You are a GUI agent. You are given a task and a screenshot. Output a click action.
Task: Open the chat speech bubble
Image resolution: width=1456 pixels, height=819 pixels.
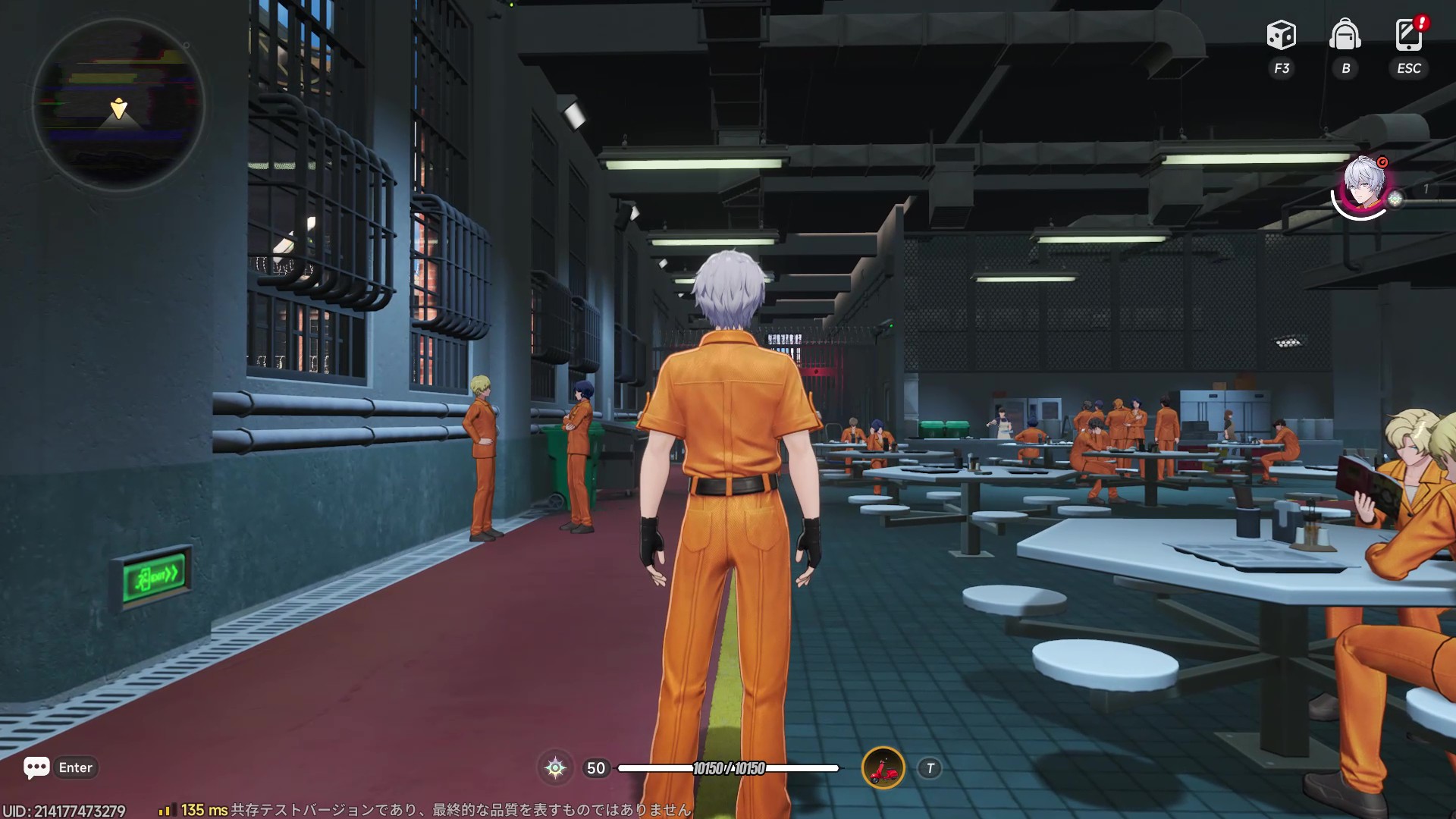36,767
